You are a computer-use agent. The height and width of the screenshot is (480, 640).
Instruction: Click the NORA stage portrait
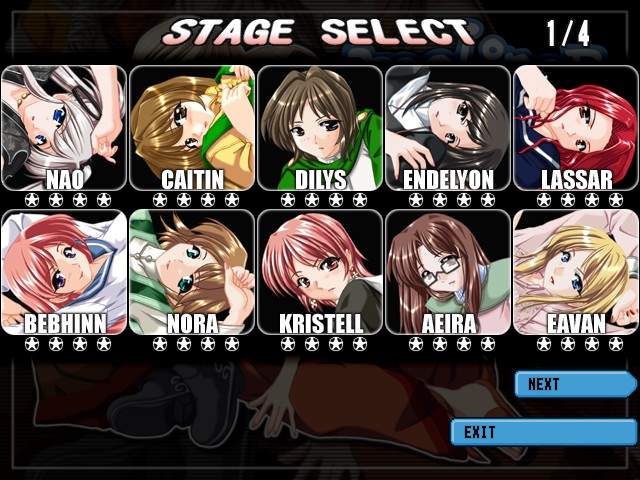192,271
